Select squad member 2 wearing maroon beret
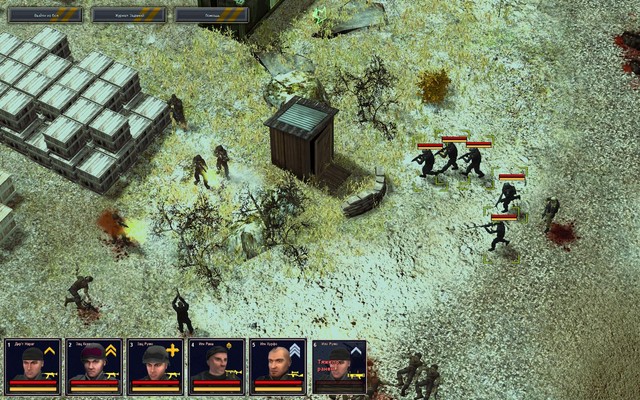Screen dimensions: 640x400 (94, 366)
